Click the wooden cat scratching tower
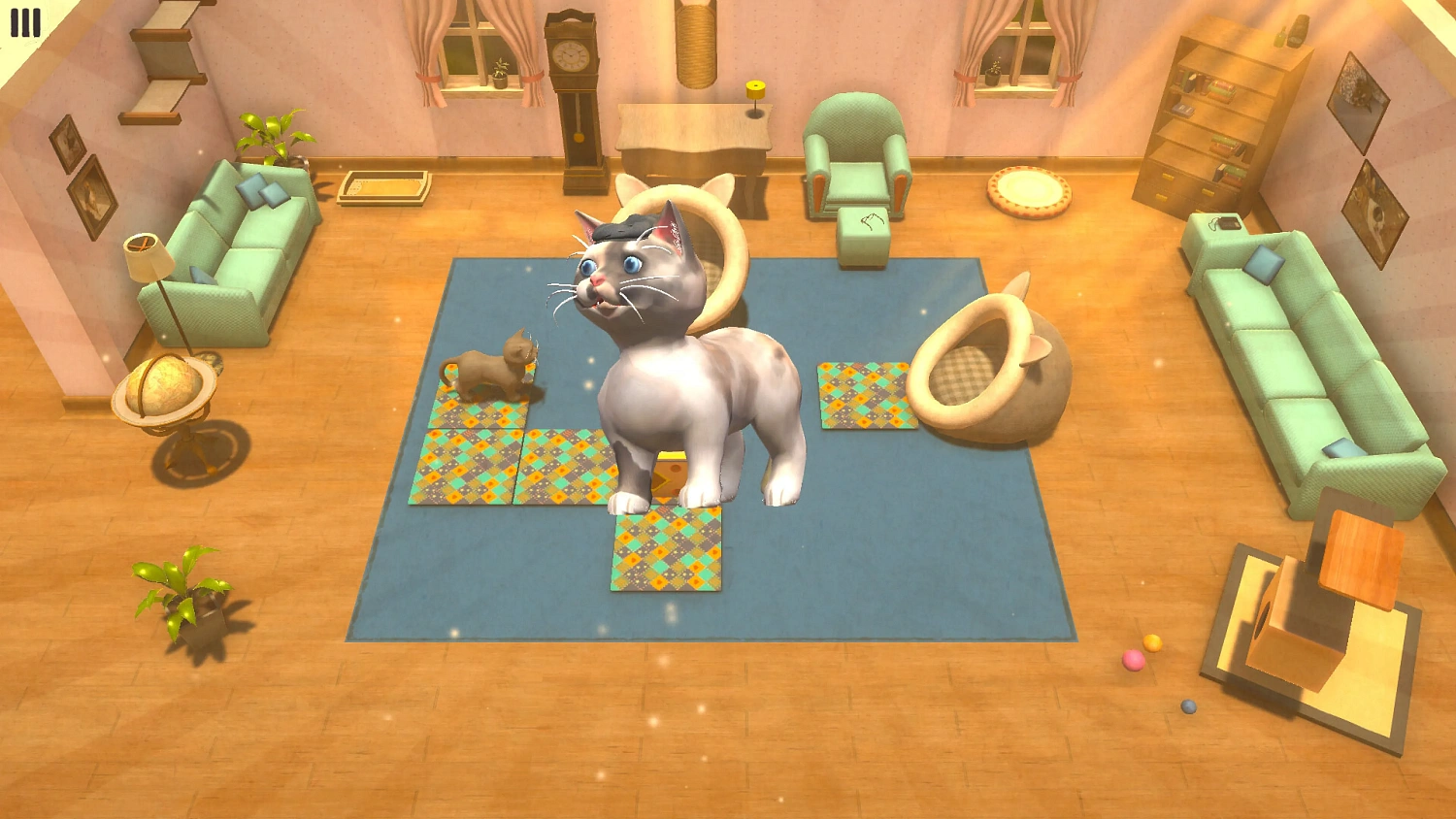The height and width of the screenshot is (819, 1456). pos(1320,602)
